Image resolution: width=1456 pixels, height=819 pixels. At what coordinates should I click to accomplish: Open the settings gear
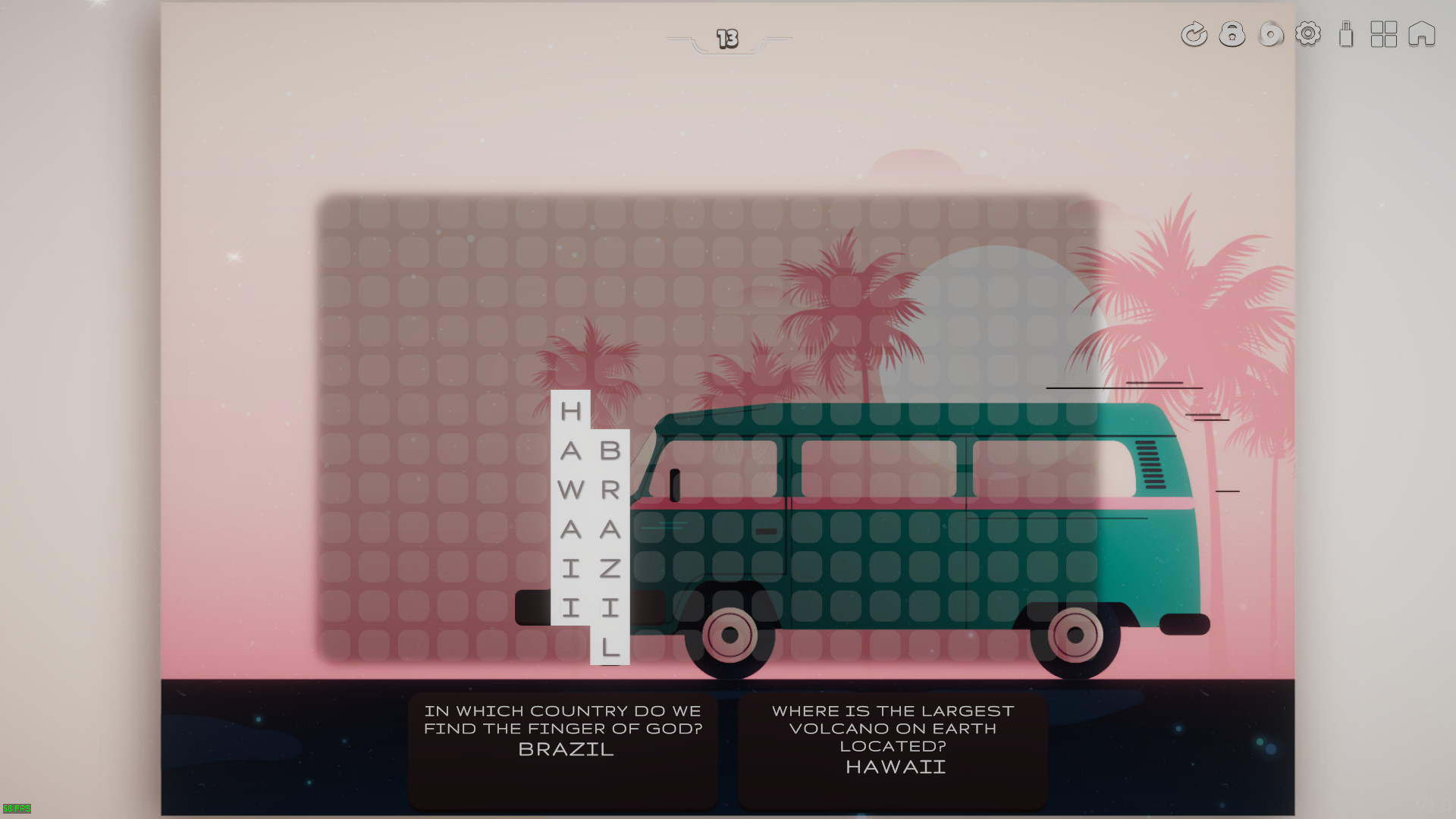tap(1307, 34)
